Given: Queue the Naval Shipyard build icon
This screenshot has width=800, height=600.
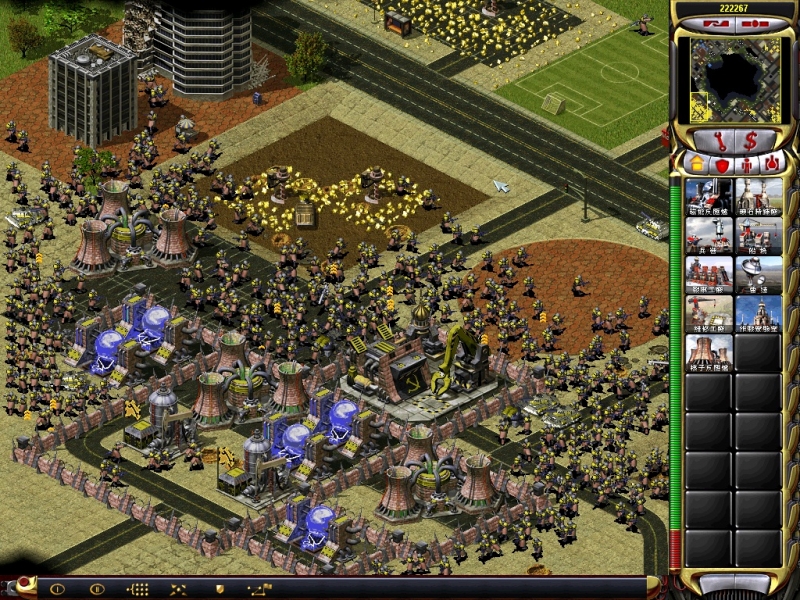Looking at the screenshot, I should tap(759, 236).
